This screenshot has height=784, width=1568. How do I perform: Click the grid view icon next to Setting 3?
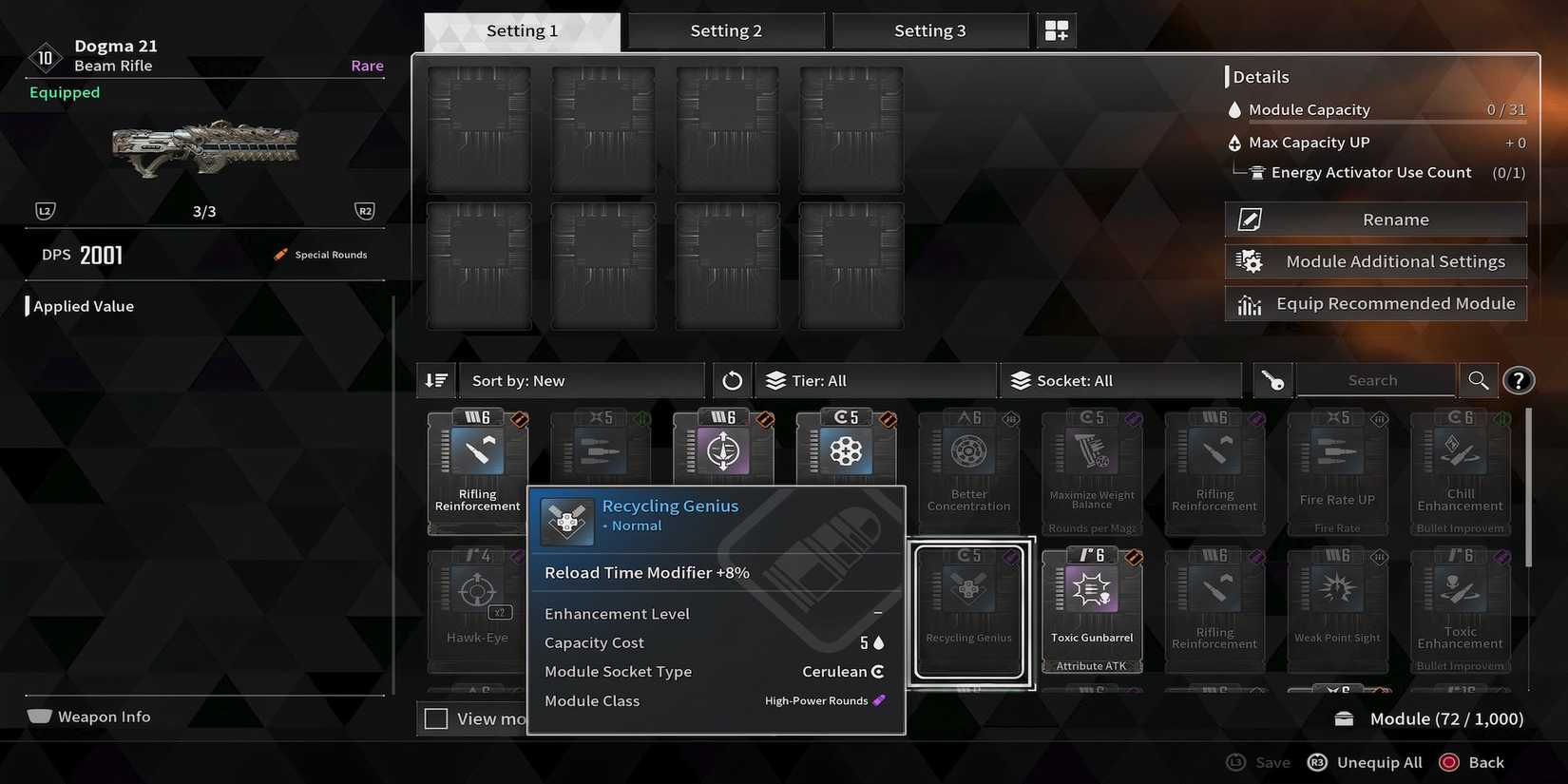tap(1056, 29)
